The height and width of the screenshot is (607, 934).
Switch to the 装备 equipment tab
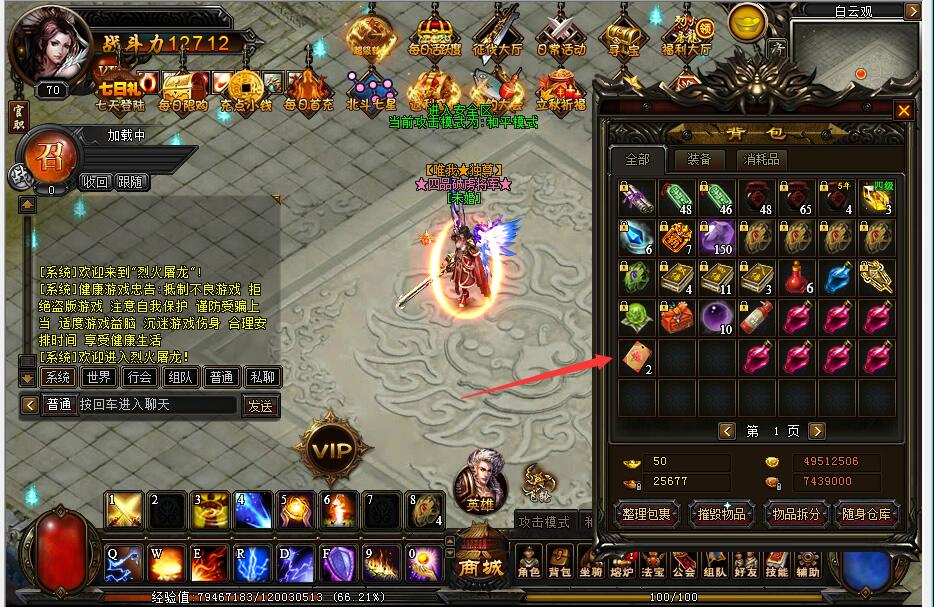(x=699, y=160)
